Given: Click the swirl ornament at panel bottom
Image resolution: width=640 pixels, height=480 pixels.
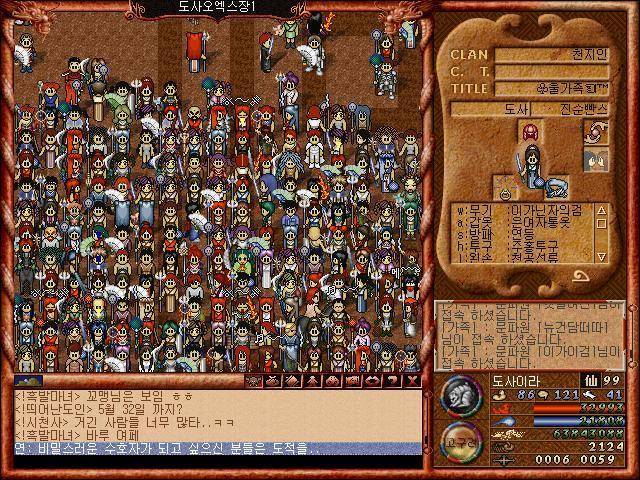Looking at the screenshot, I should pos(582,276).
